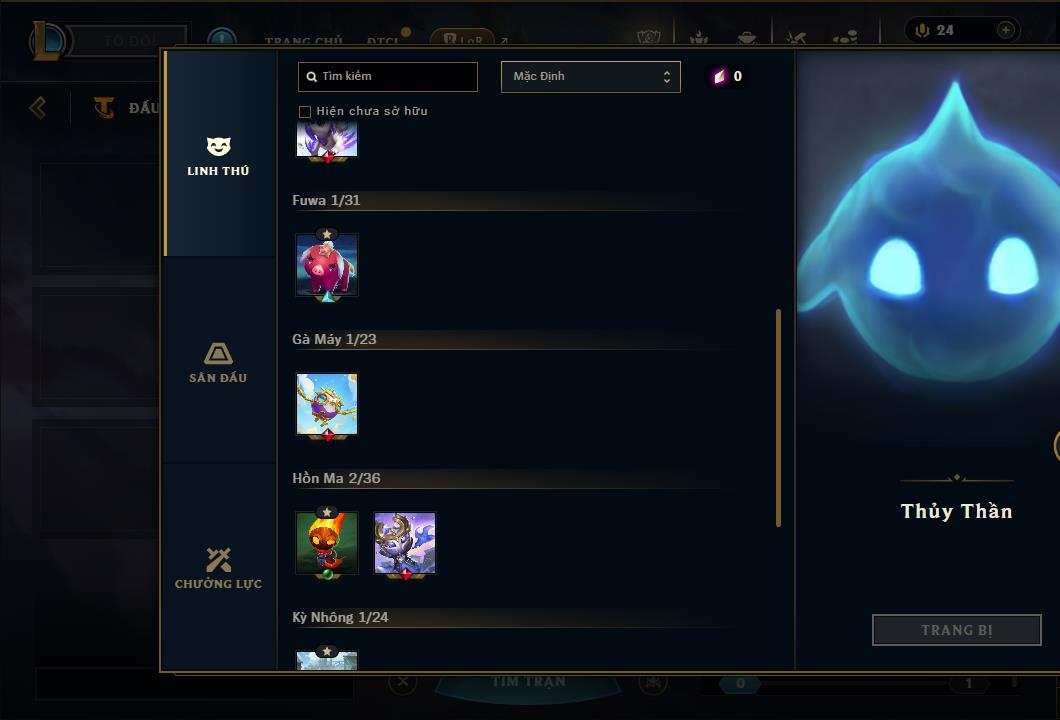This screenshot has height=720, width=1060.
Task: Select the Kỳ Nhông little legend thumbnail
Action: coord(327,660)
